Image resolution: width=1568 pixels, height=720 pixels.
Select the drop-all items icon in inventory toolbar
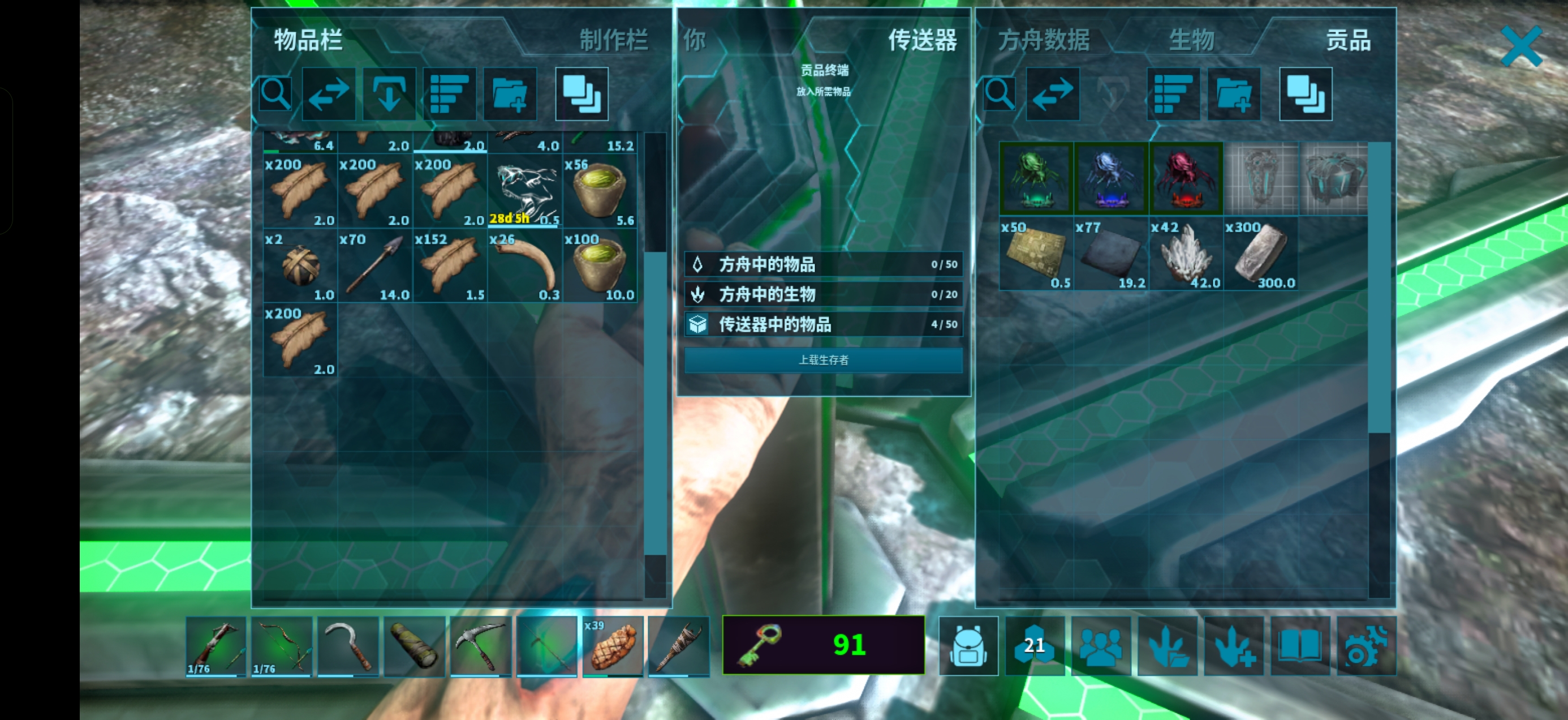(390, 94)
